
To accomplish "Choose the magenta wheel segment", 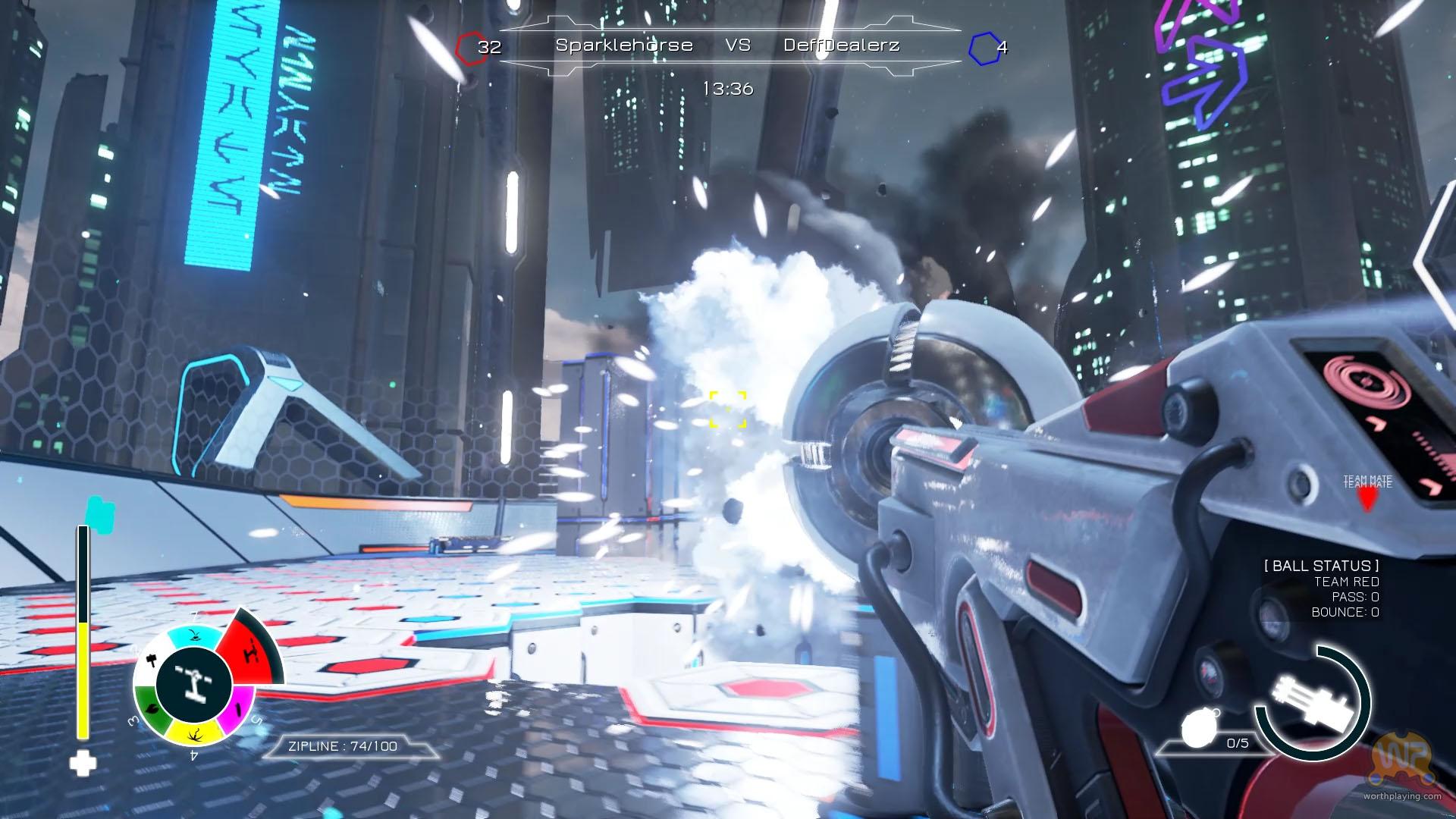I will (x=239, y=708).
